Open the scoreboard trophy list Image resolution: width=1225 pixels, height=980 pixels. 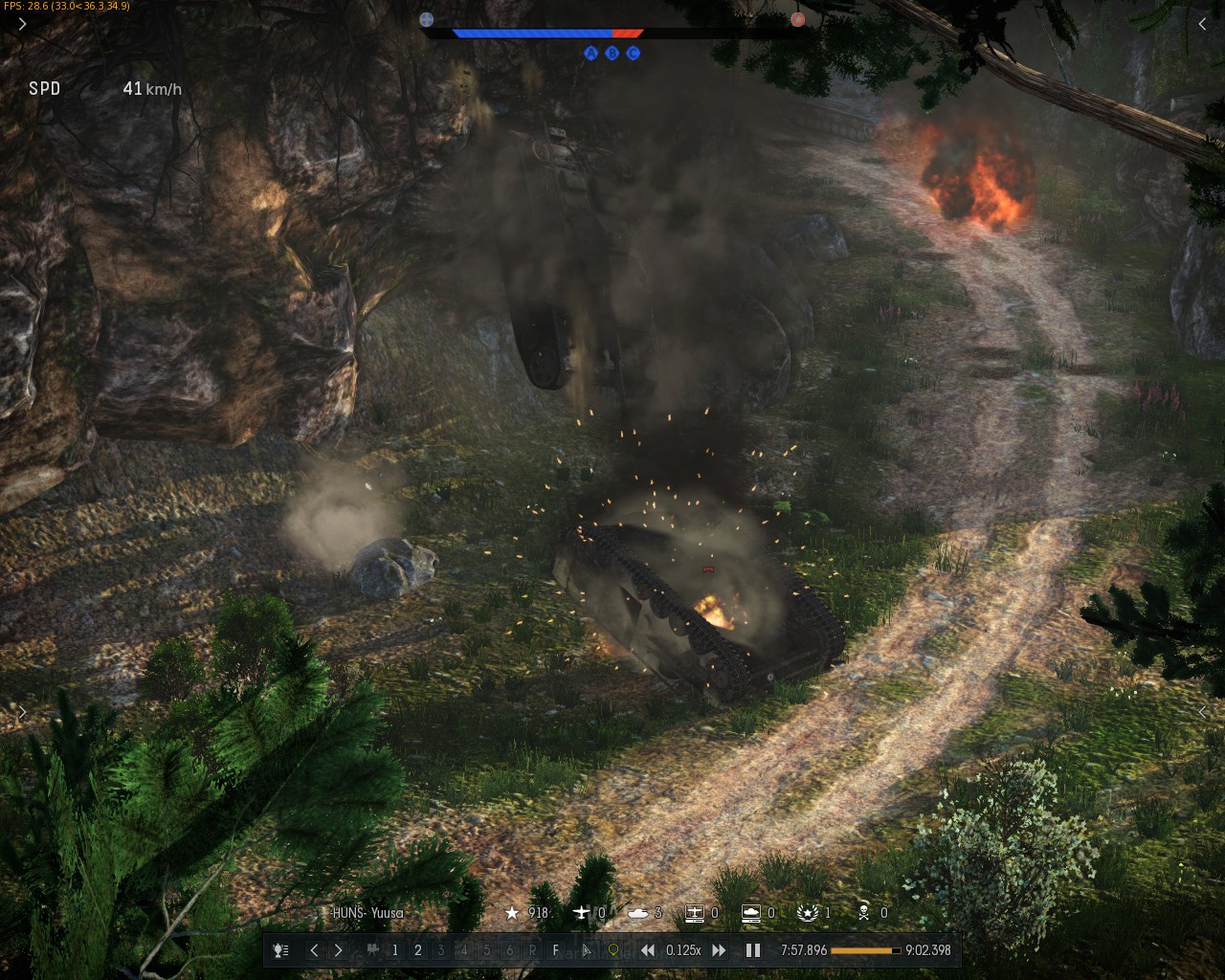click(x=280, y=950)
